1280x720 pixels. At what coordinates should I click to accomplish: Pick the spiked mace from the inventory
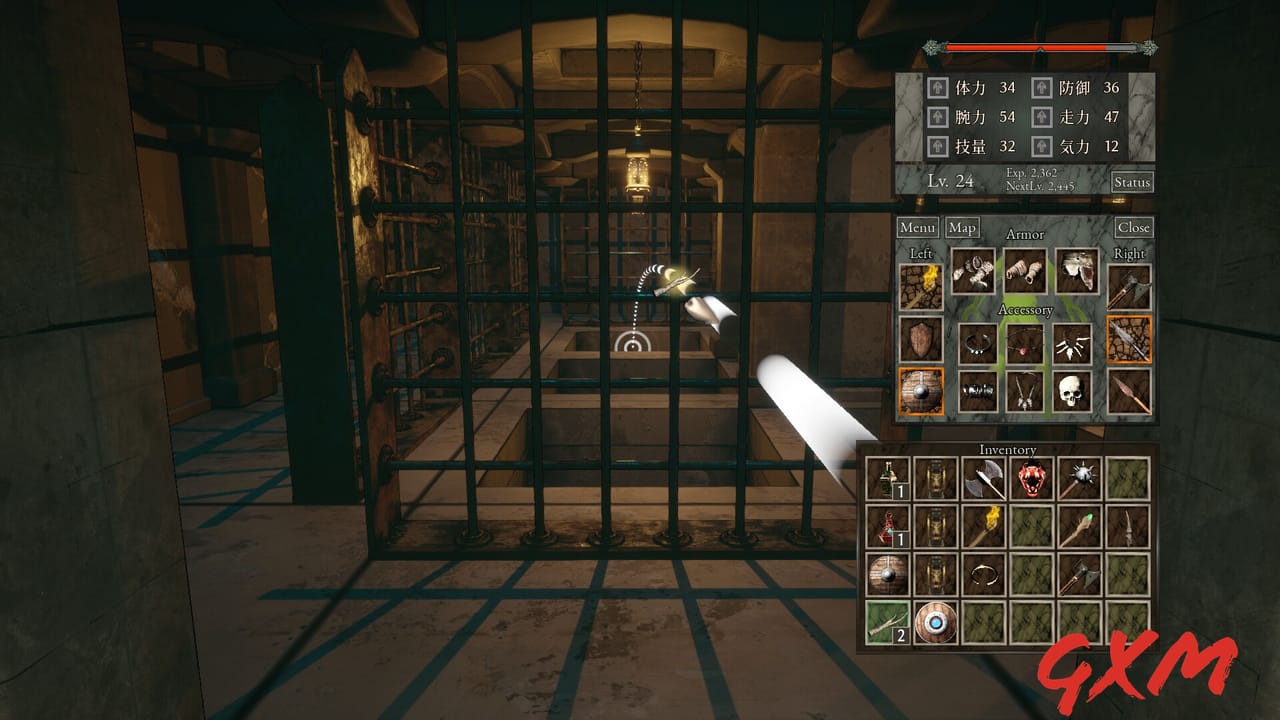point(1078,477)
